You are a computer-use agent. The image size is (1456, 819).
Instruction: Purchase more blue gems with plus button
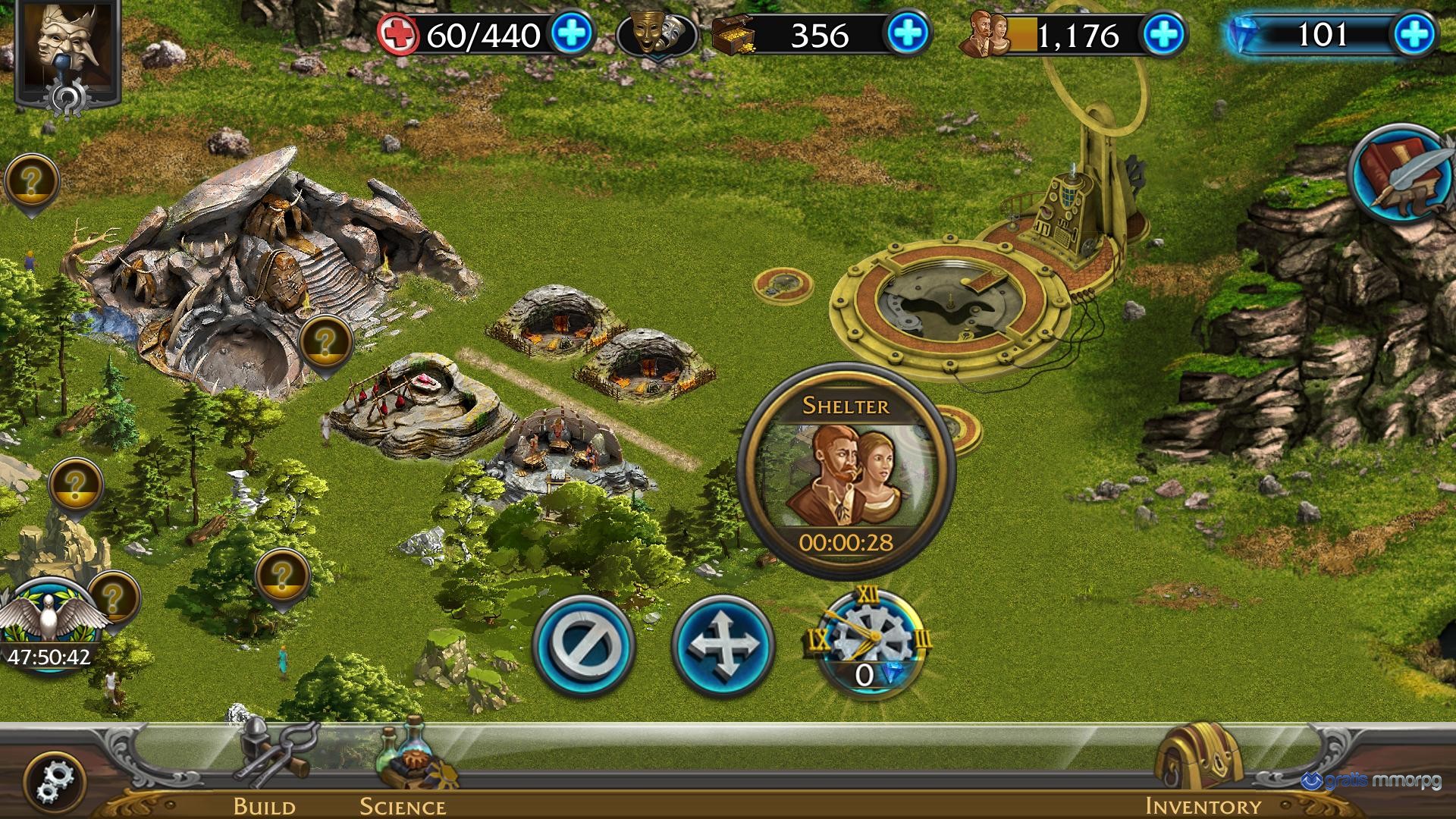(1414, 34)
